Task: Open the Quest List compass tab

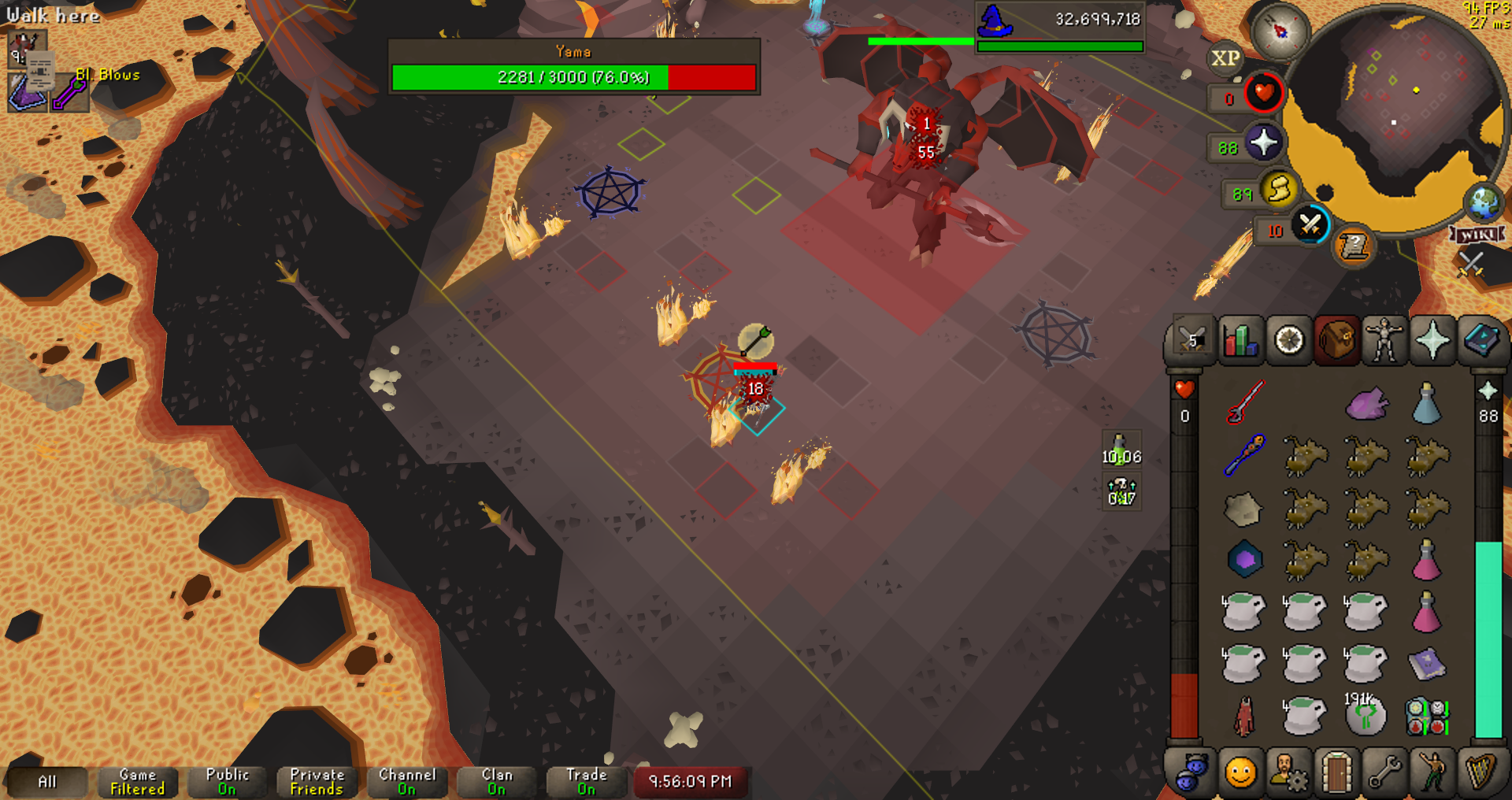Action: (x=1289, y=341)
